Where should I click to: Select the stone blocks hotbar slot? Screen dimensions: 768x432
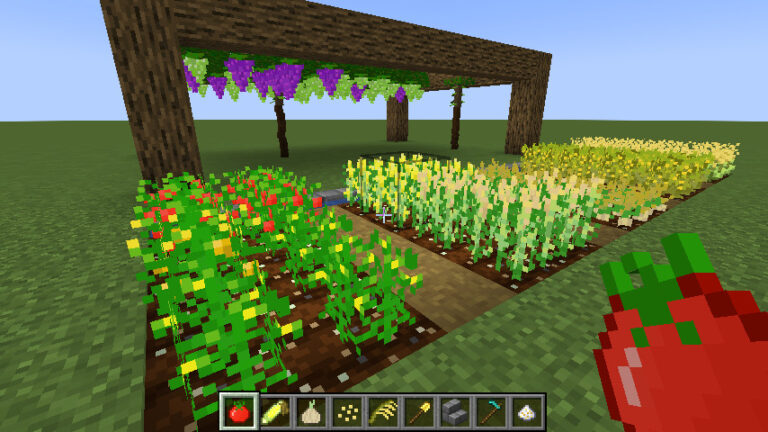point(455,412)
